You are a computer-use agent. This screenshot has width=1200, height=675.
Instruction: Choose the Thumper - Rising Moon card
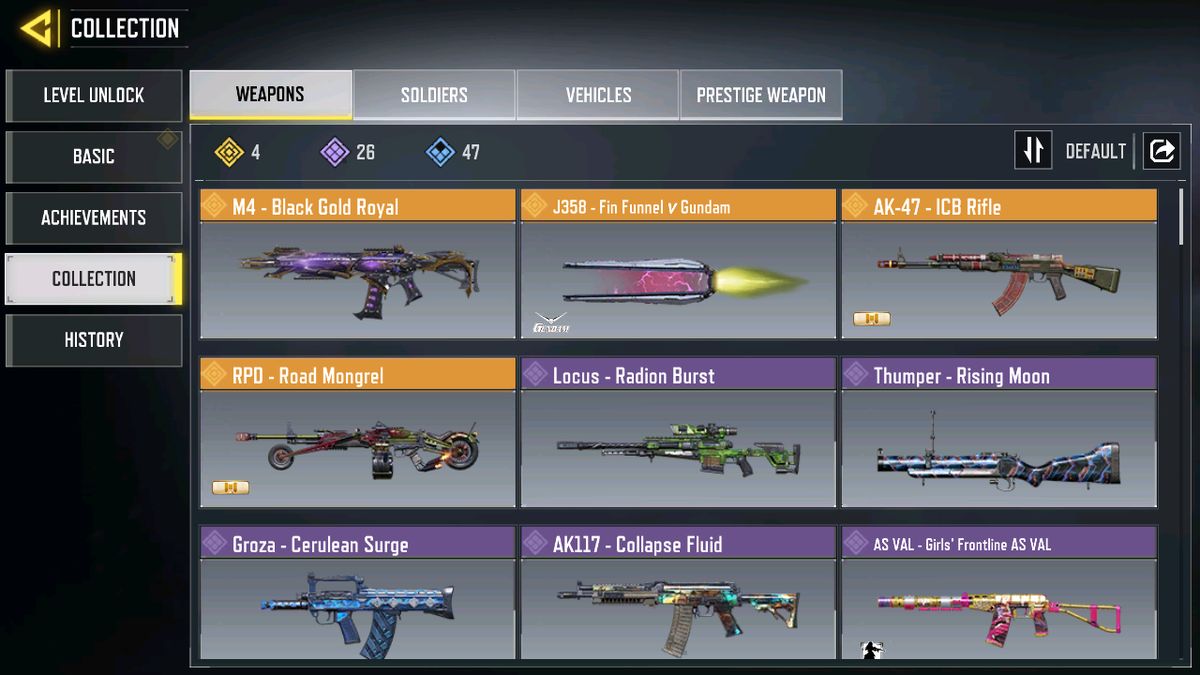point(999,433)
